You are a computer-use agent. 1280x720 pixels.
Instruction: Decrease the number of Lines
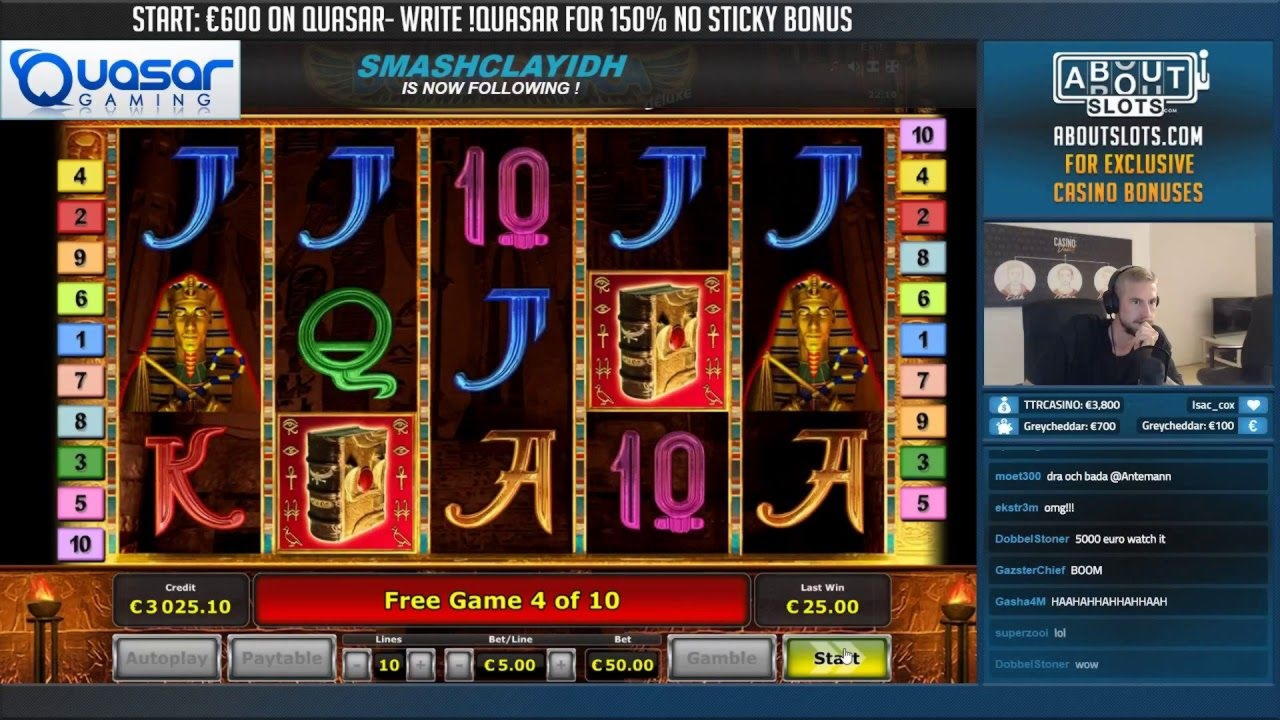(357, 664)
